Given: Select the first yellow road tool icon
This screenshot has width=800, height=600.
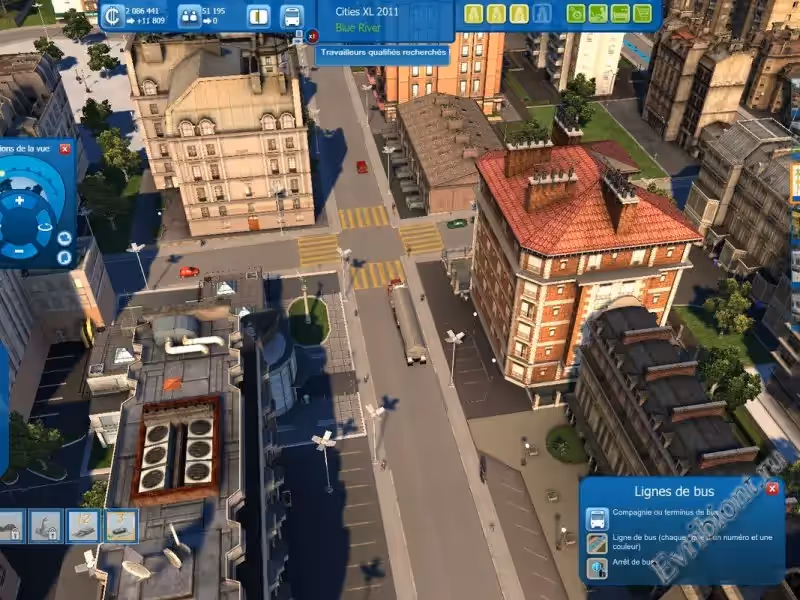Looking at the screenshot, I should tap(472, 14).
